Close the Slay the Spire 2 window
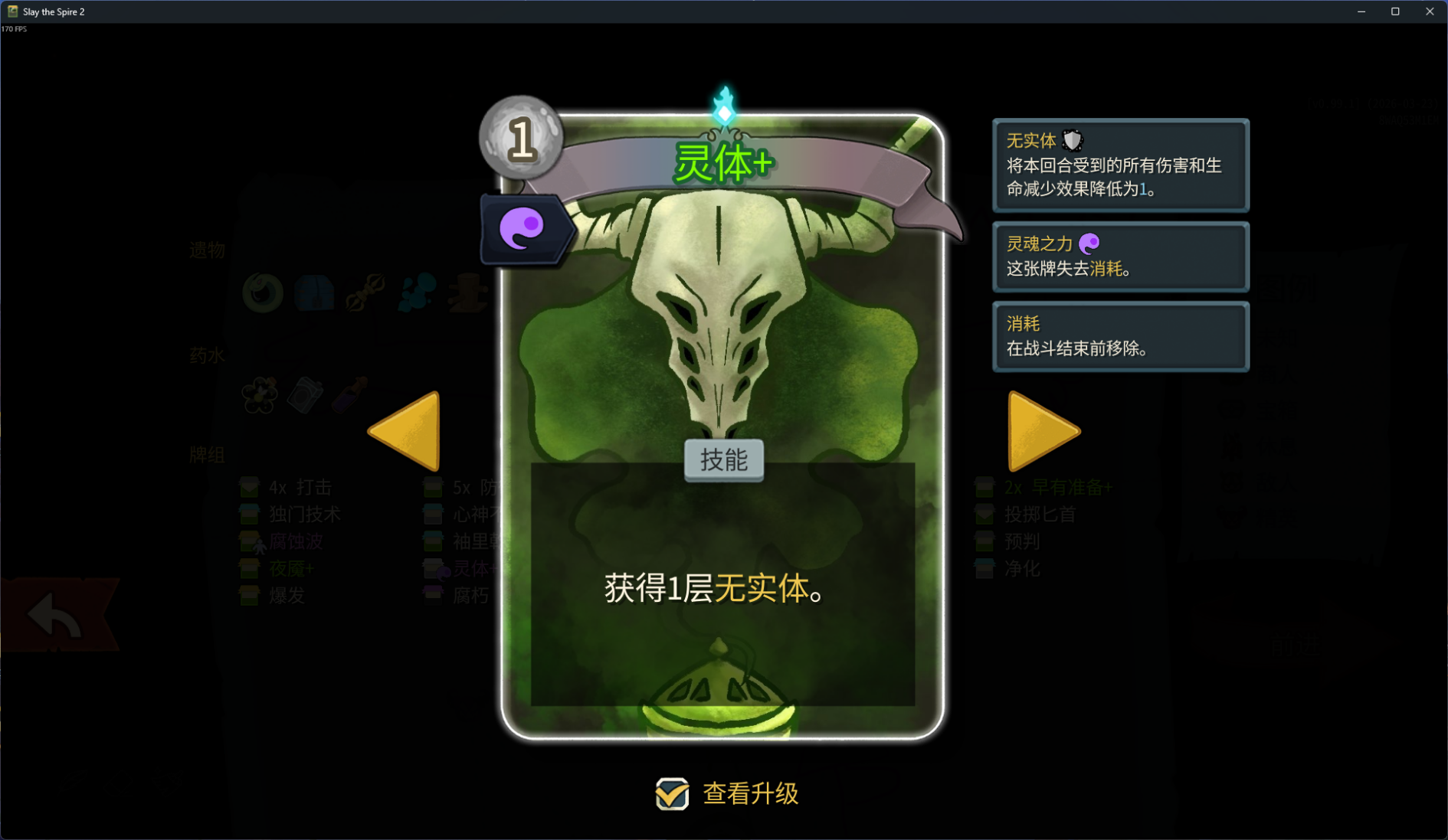The image size is (1448, 840). (x=1430, y=11)
